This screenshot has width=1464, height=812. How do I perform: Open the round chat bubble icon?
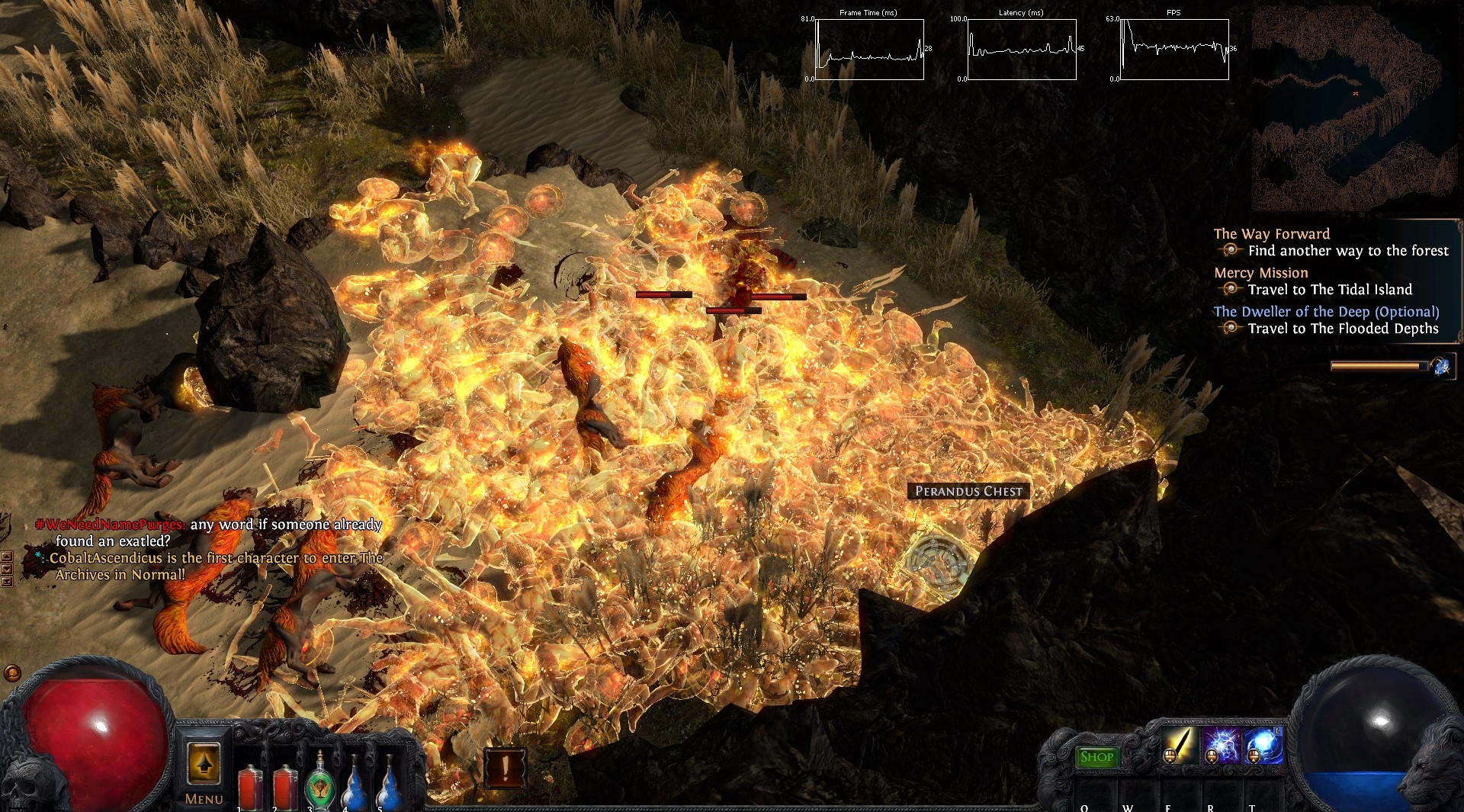(12, 673)
